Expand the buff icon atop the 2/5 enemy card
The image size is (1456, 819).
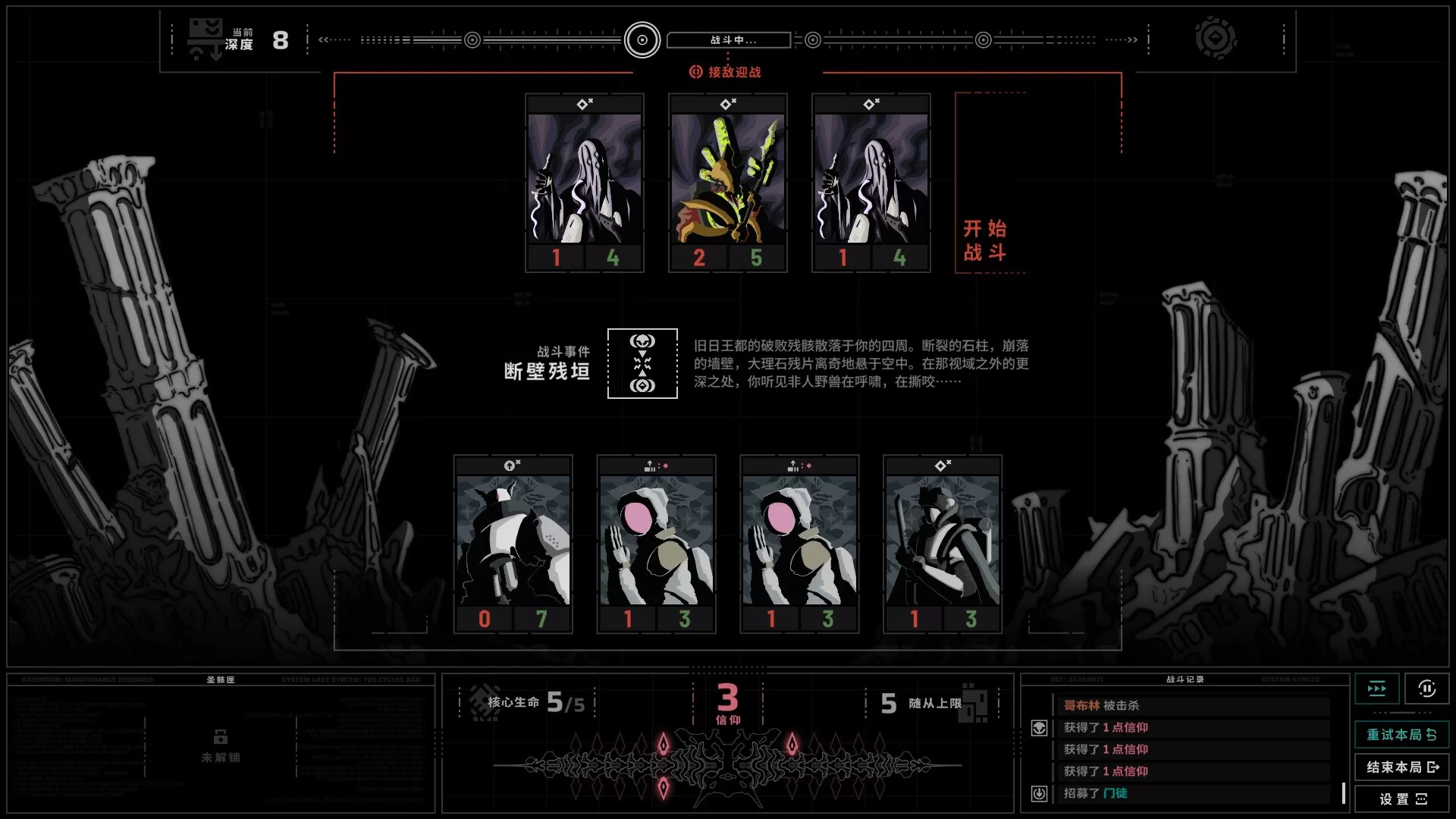click(x=726, y=105)
